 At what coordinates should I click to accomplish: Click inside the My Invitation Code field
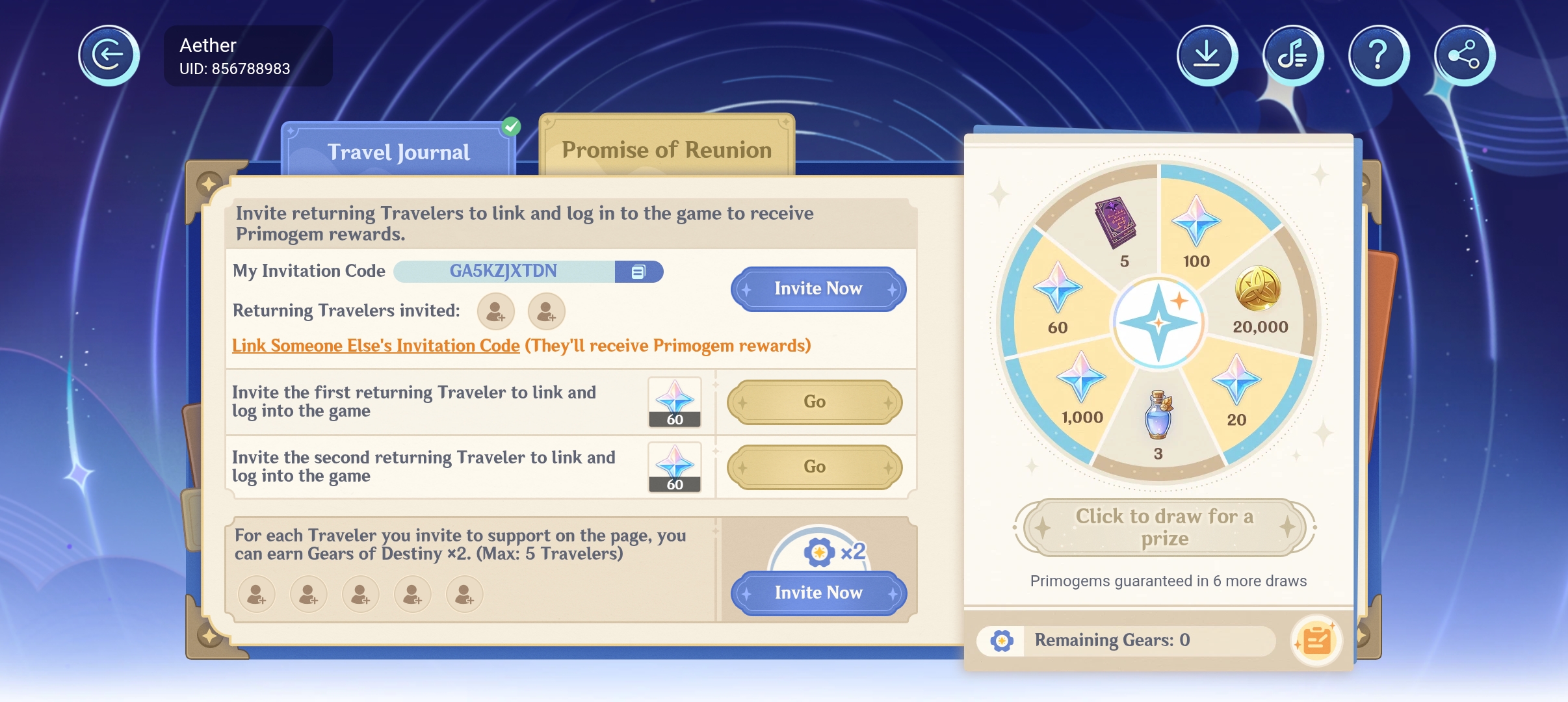(504, 271)
